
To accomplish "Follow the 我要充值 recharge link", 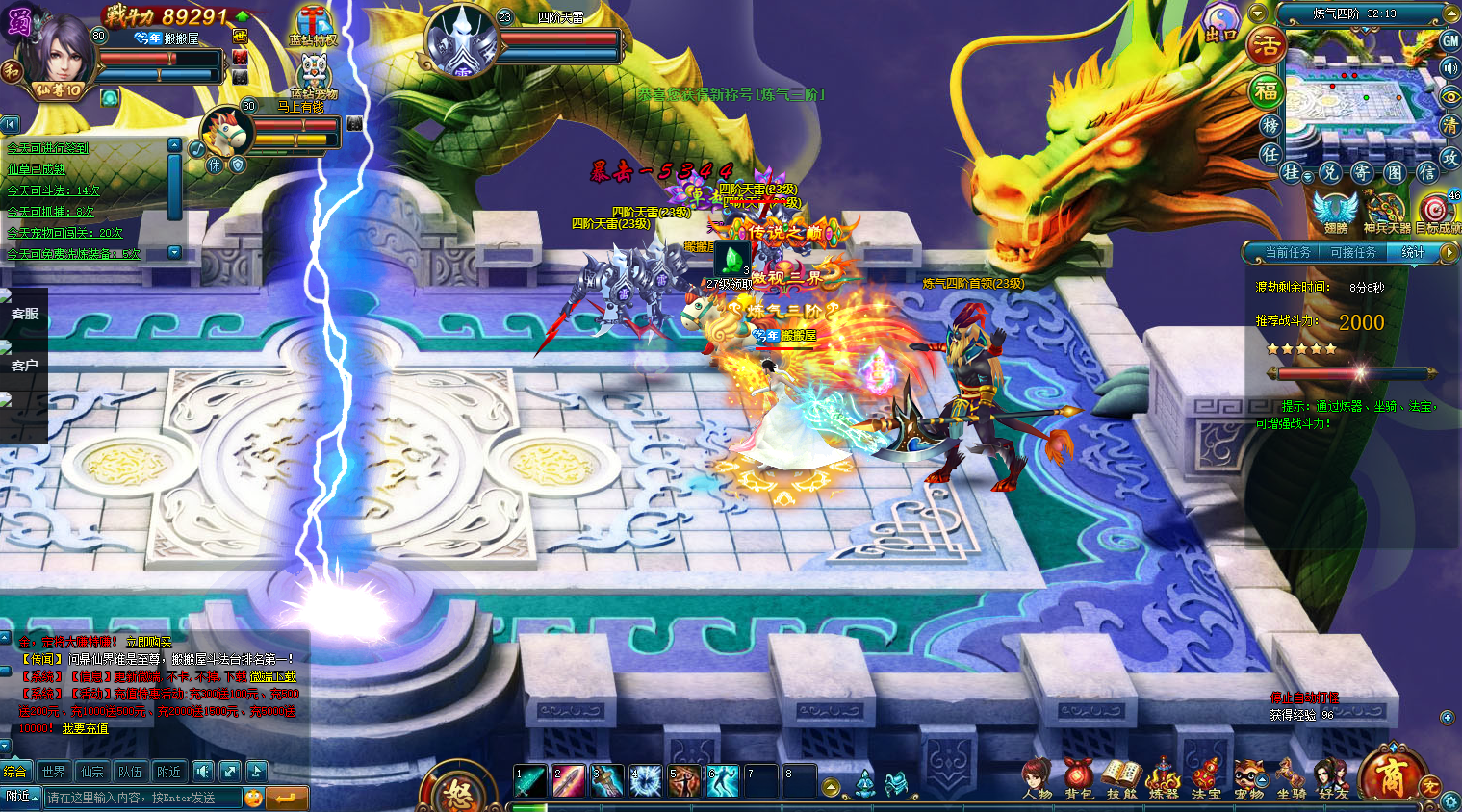I will [x=86, y=728].
